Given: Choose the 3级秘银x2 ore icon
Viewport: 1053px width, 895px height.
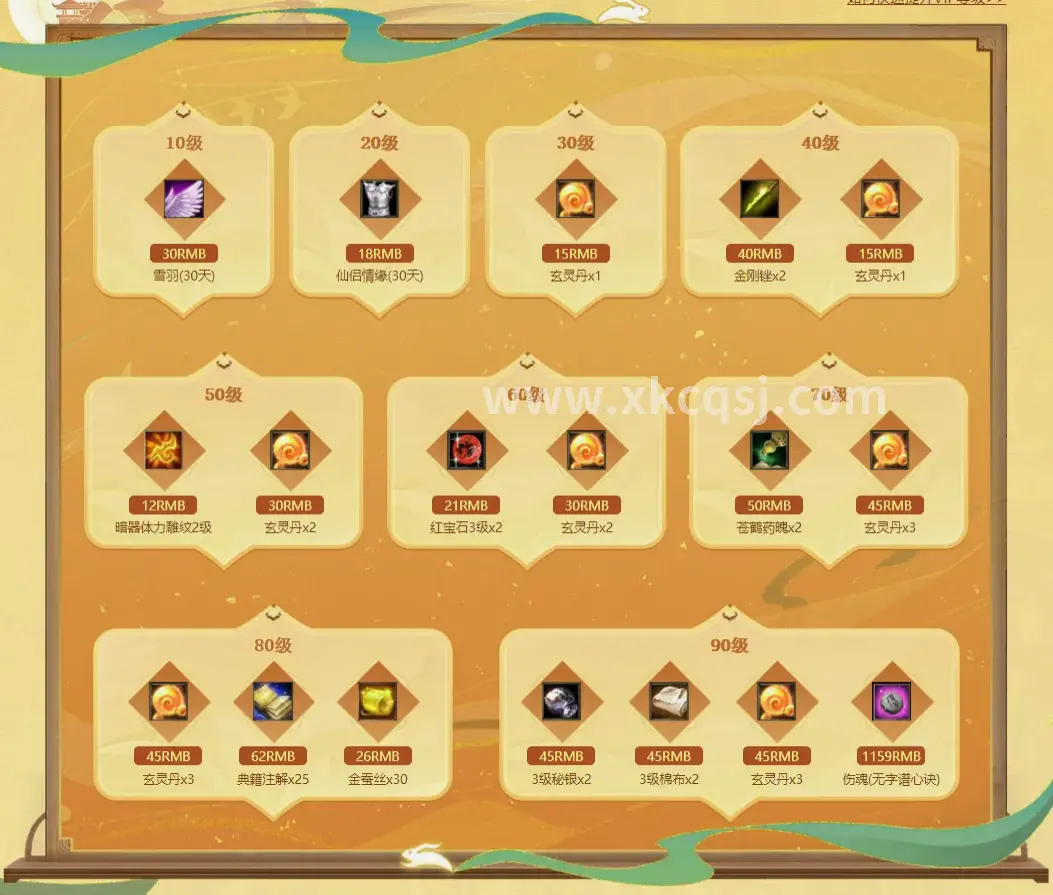Looking at the screenshot, I should [562, 702].
